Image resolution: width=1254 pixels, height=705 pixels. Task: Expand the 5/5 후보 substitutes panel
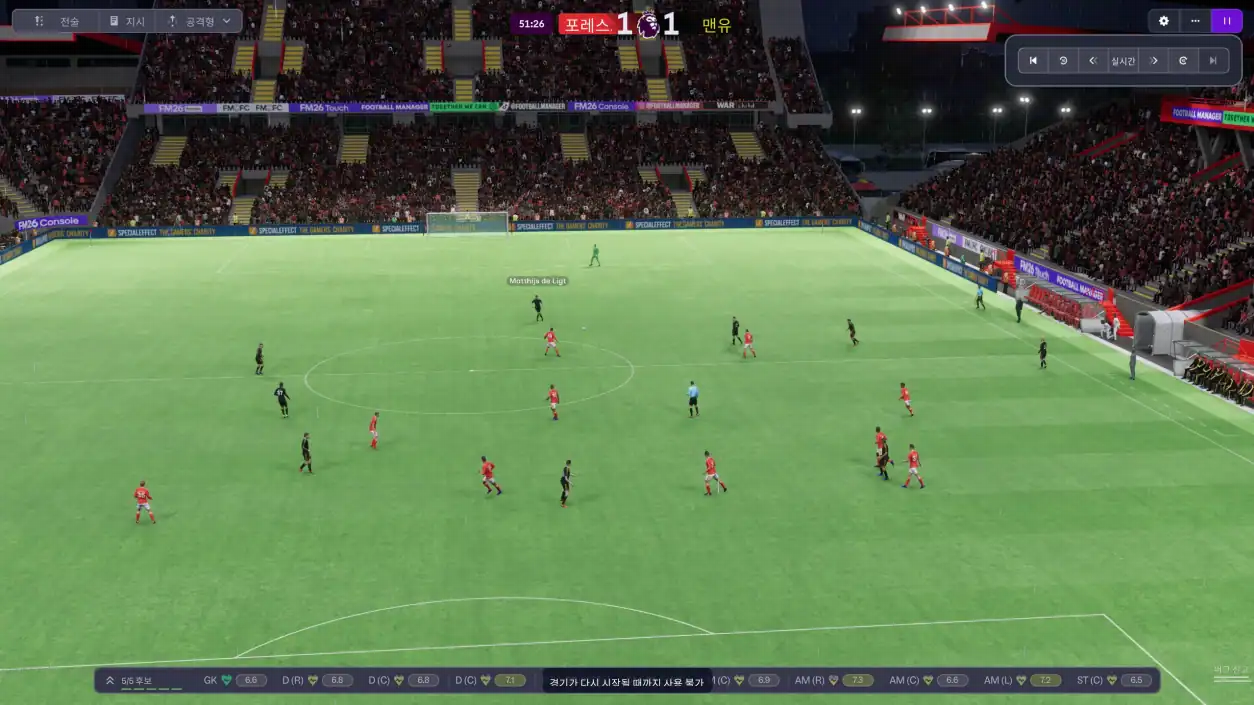(110, 681)
